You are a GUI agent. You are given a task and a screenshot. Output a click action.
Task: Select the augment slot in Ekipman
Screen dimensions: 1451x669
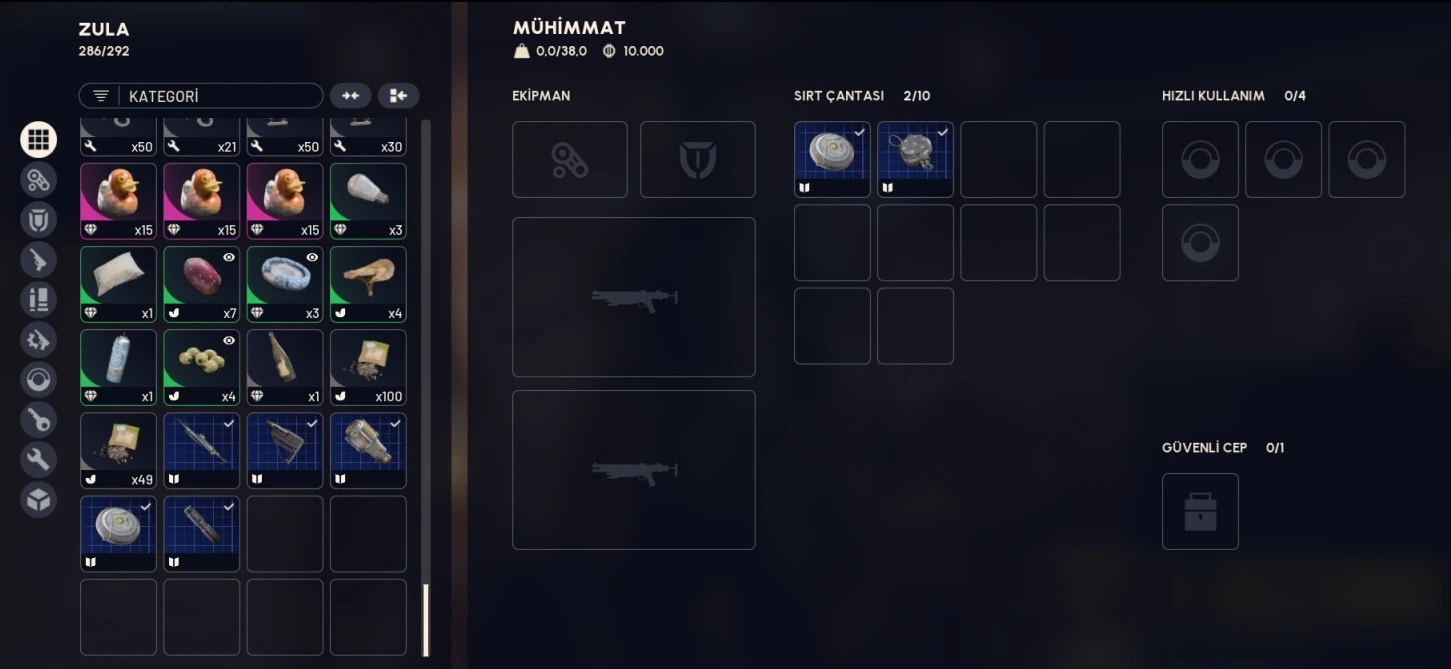pos(570,160)
